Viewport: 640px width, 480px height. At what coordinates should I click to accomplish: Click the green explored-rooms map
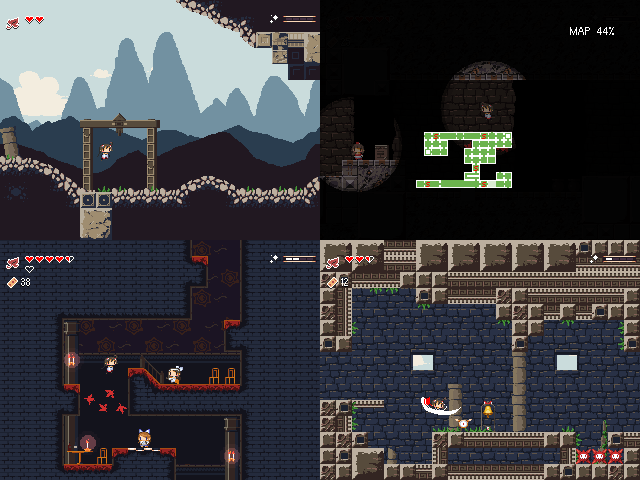(x=468, y=158)
